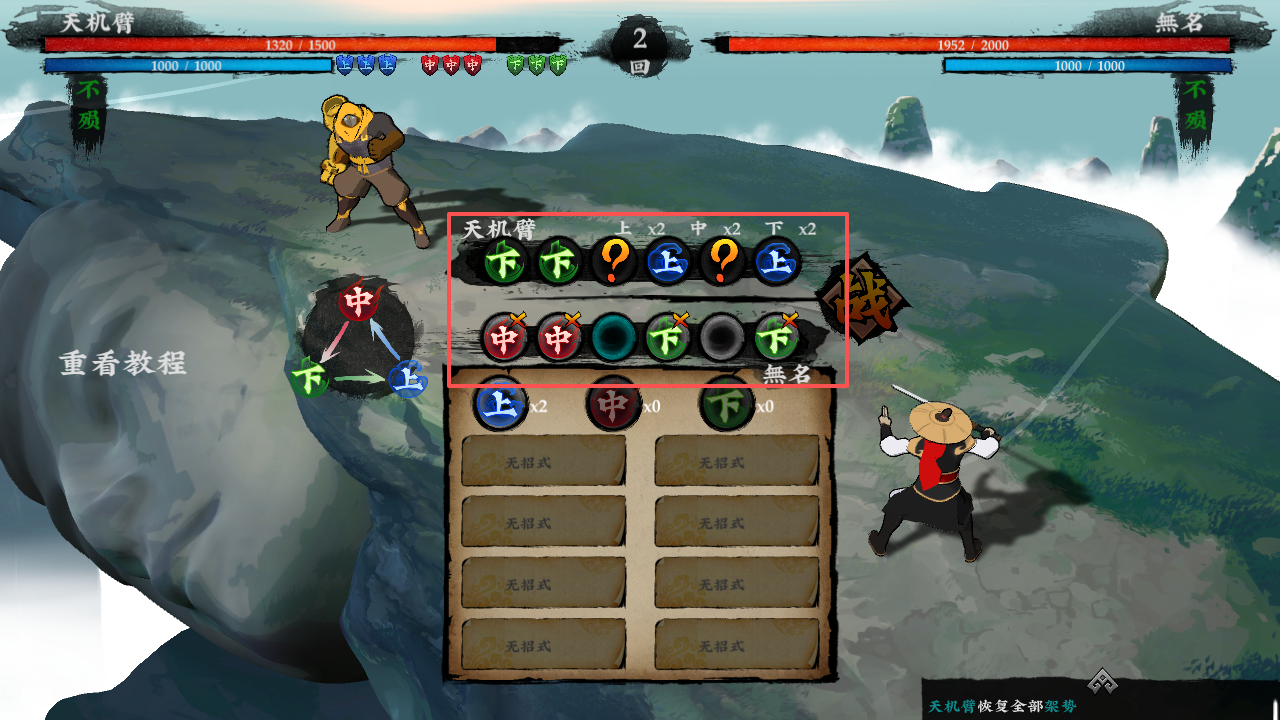The width and height of the screenshot is (1280, 720).
Task: Click the 重看教程 replay tutorial button
Action: pyautogui.click(x=123, y=363)
